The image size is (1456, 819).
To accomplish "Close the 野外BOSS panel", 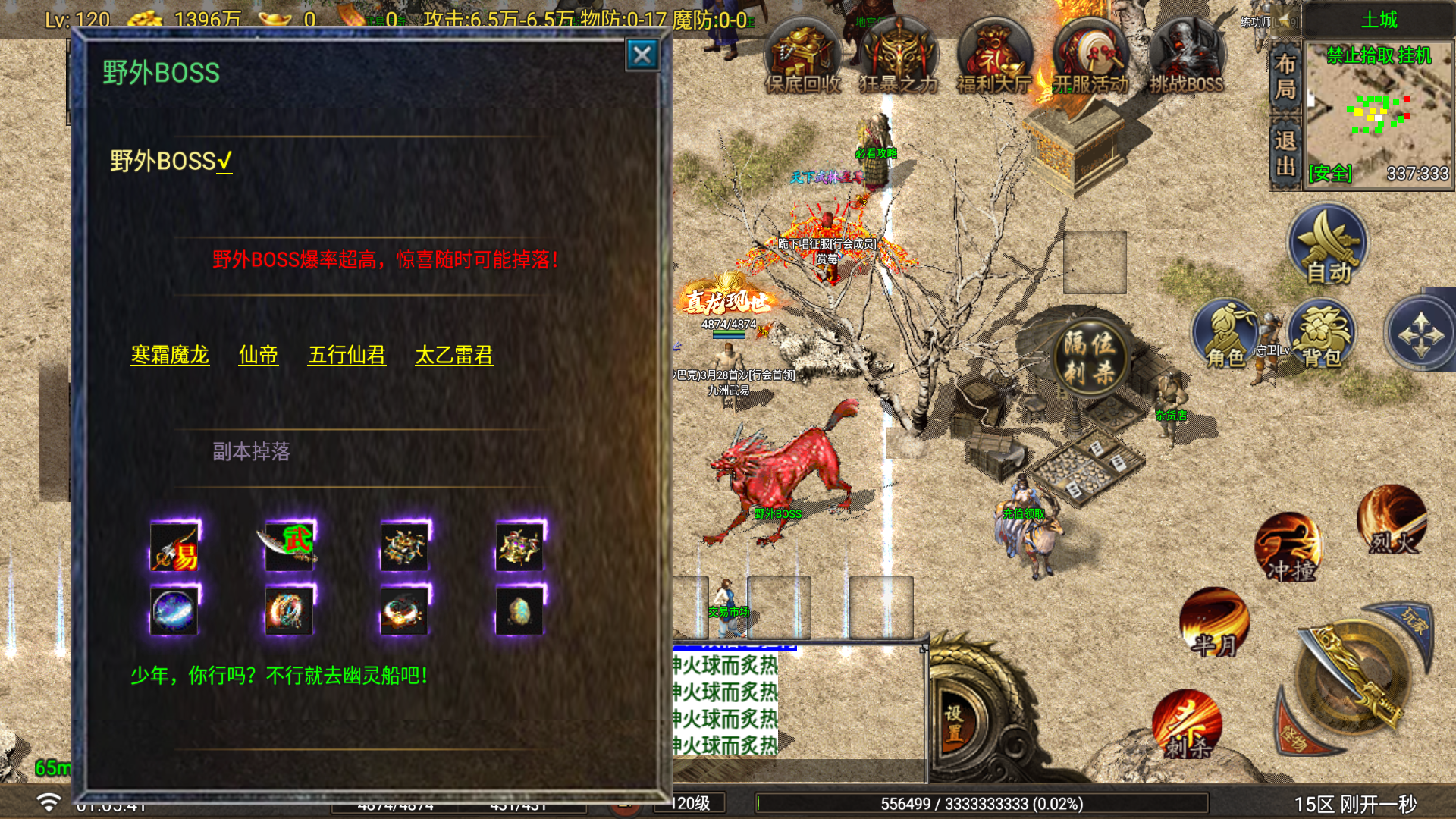I will [642, 55].
